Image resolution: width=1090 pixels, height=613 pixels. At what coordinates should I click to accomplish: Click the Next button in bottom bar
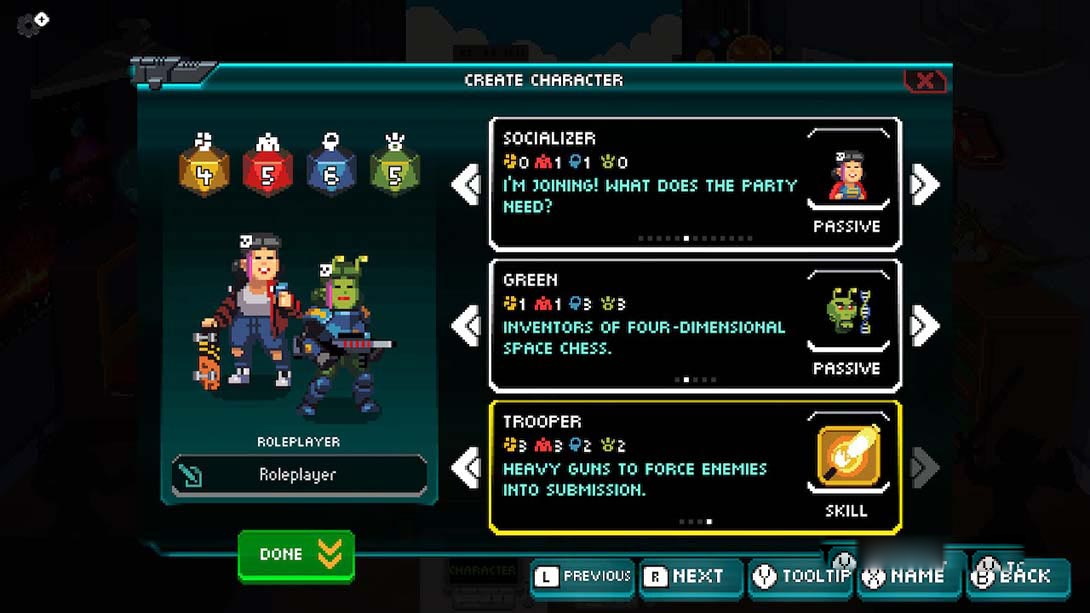tap(691, 576)
